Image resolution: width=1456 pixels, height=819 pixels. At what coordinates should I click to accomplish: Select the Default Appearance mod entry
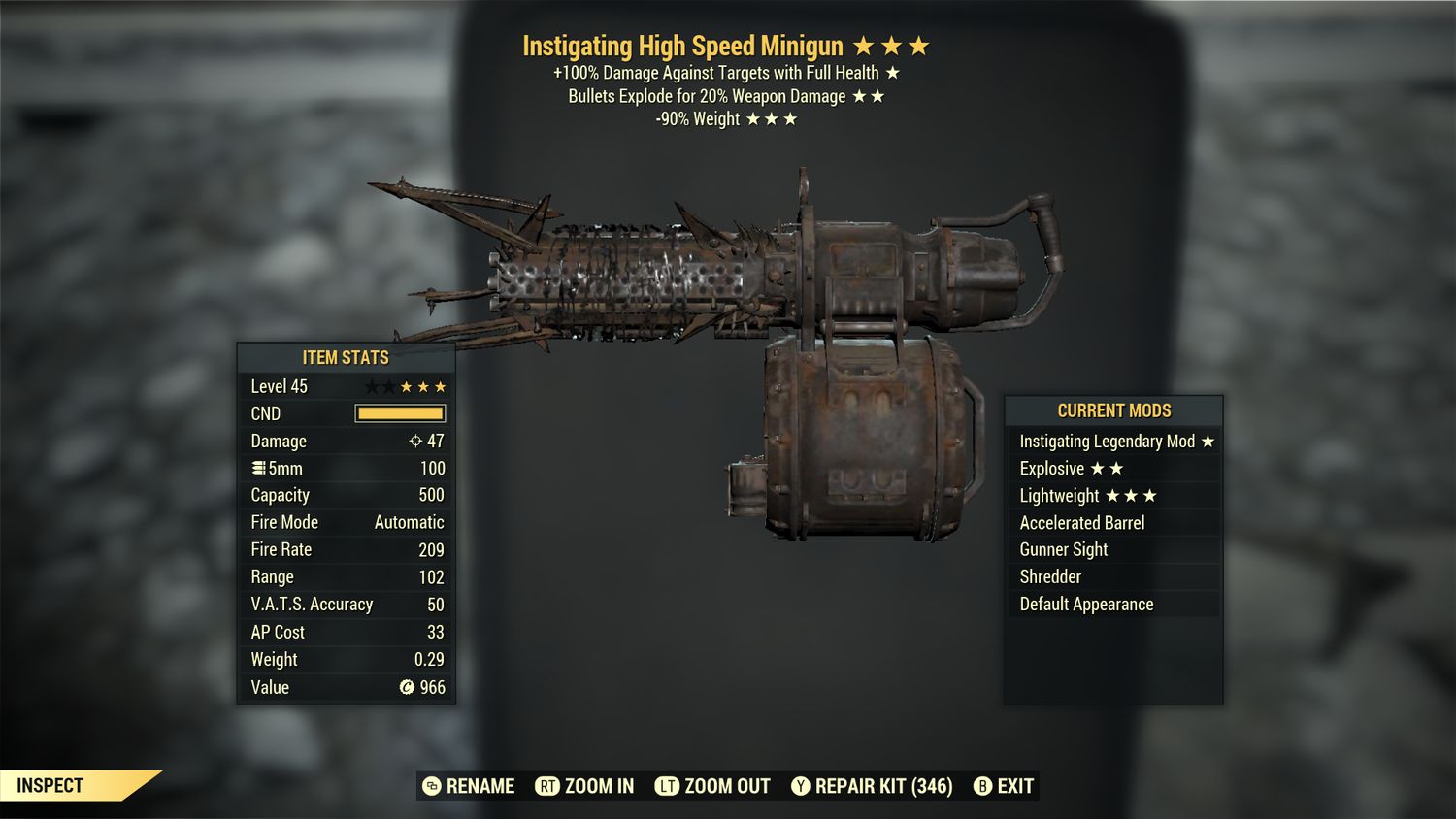pyautogui.click(x=1086, y=604)
